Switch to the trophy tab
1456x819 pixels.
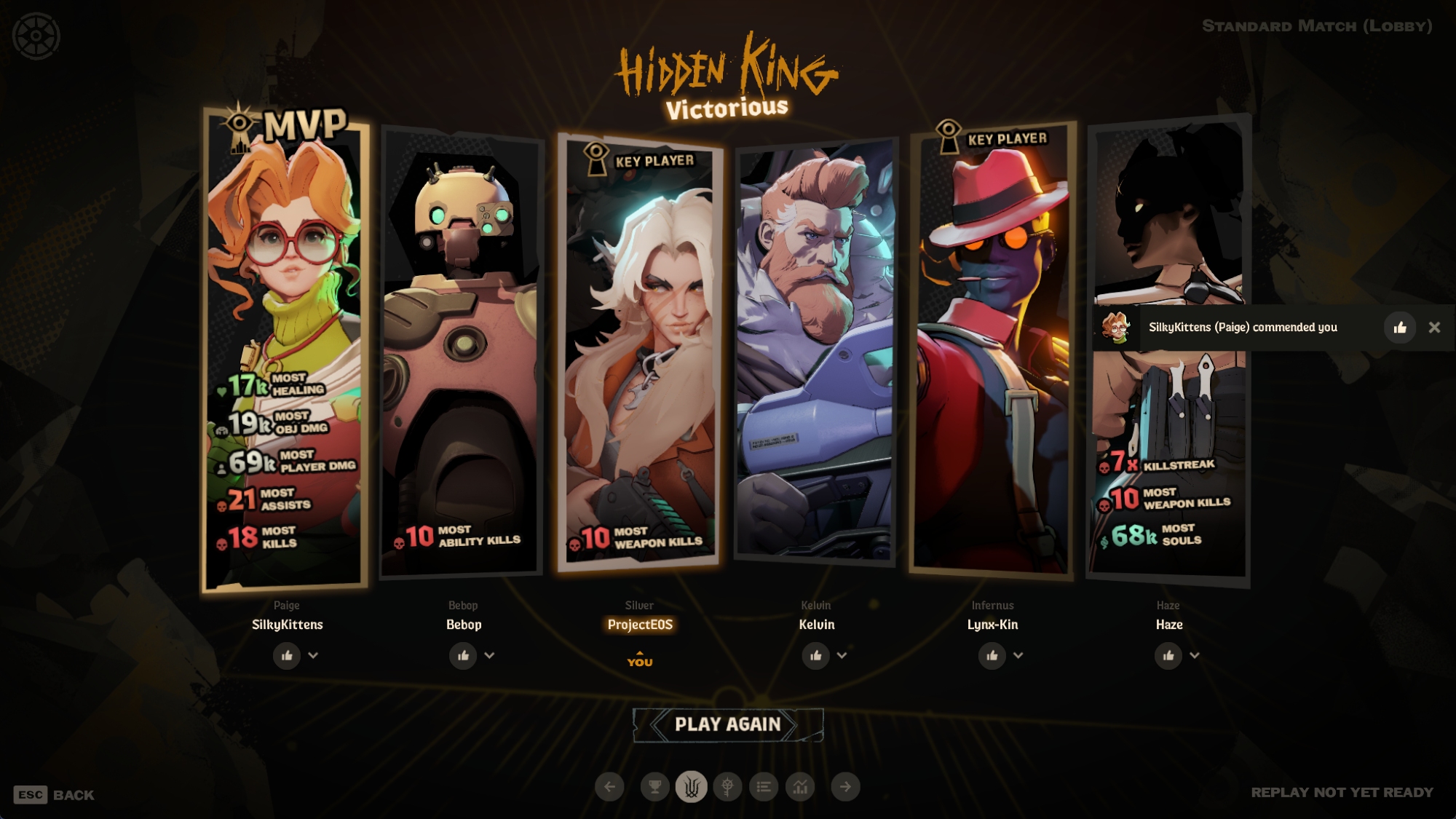[654, 786]
